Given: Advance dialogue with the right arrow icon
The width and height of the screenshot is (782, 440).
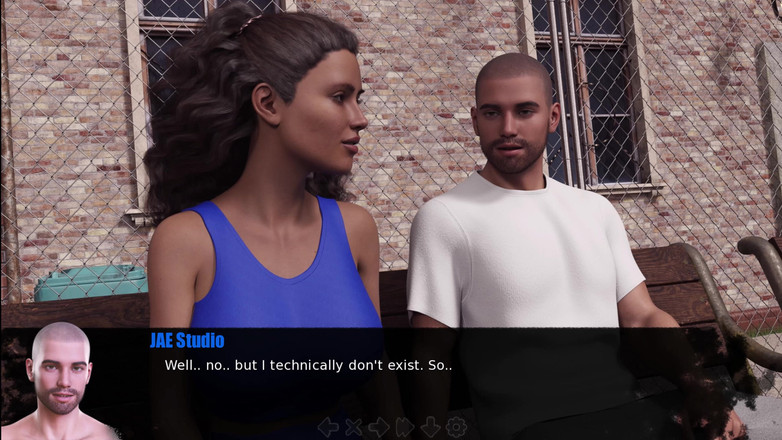Looking at the screenshot, I should pos(379,427).
